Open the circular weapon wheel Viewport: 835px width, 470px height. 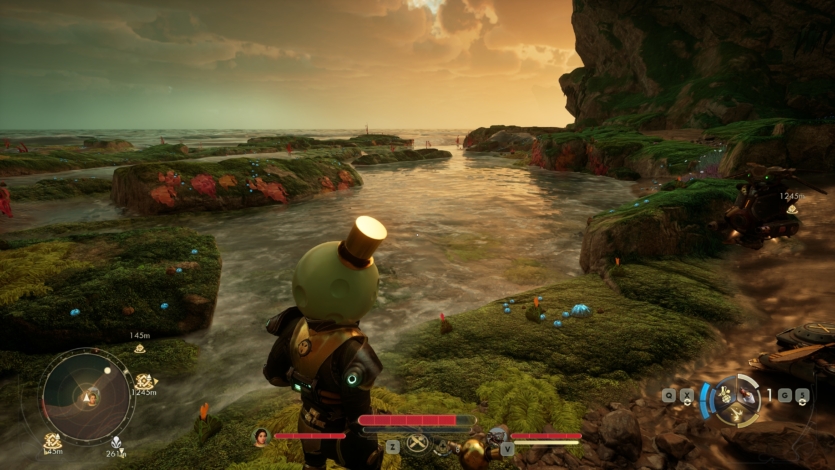738,397
